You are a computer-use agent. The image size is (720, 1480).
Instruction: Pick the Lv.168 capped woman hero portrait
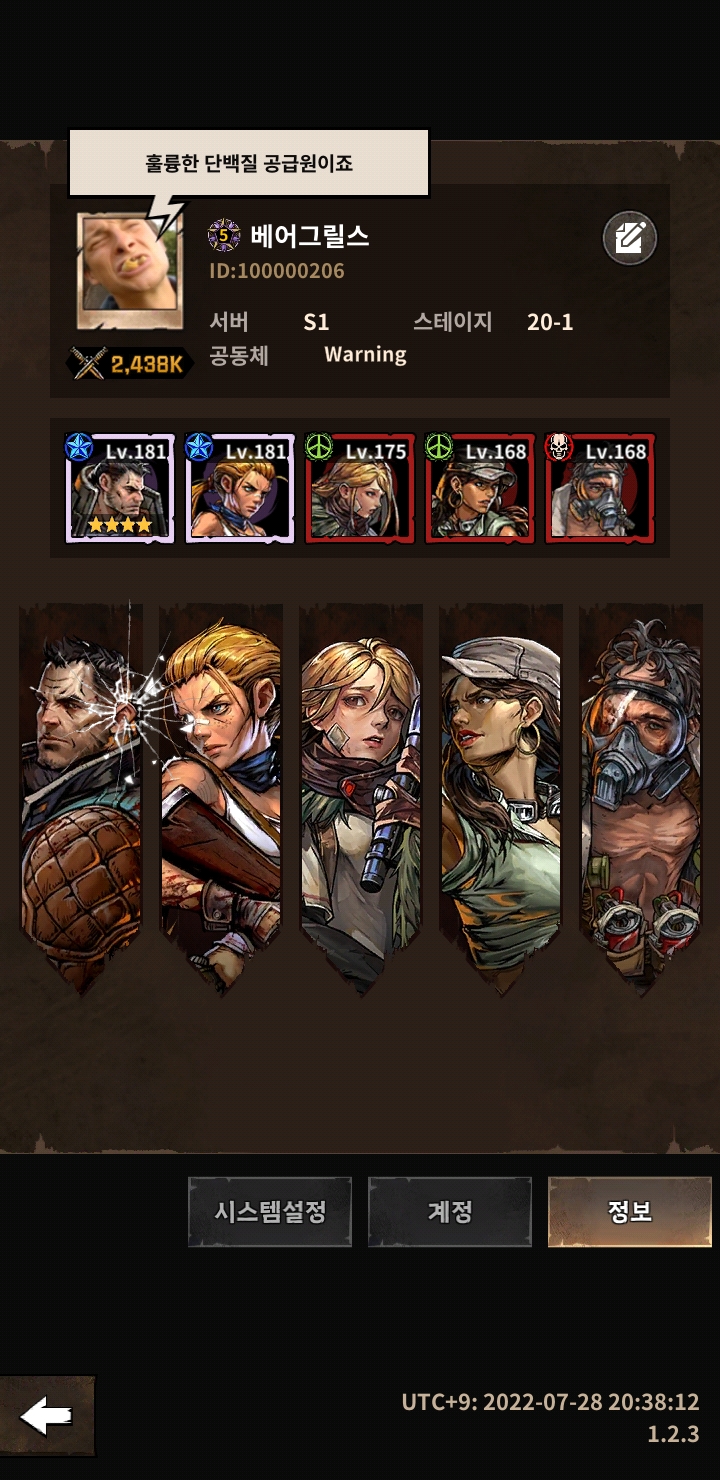pyautogui.click(x=480, y=488)
